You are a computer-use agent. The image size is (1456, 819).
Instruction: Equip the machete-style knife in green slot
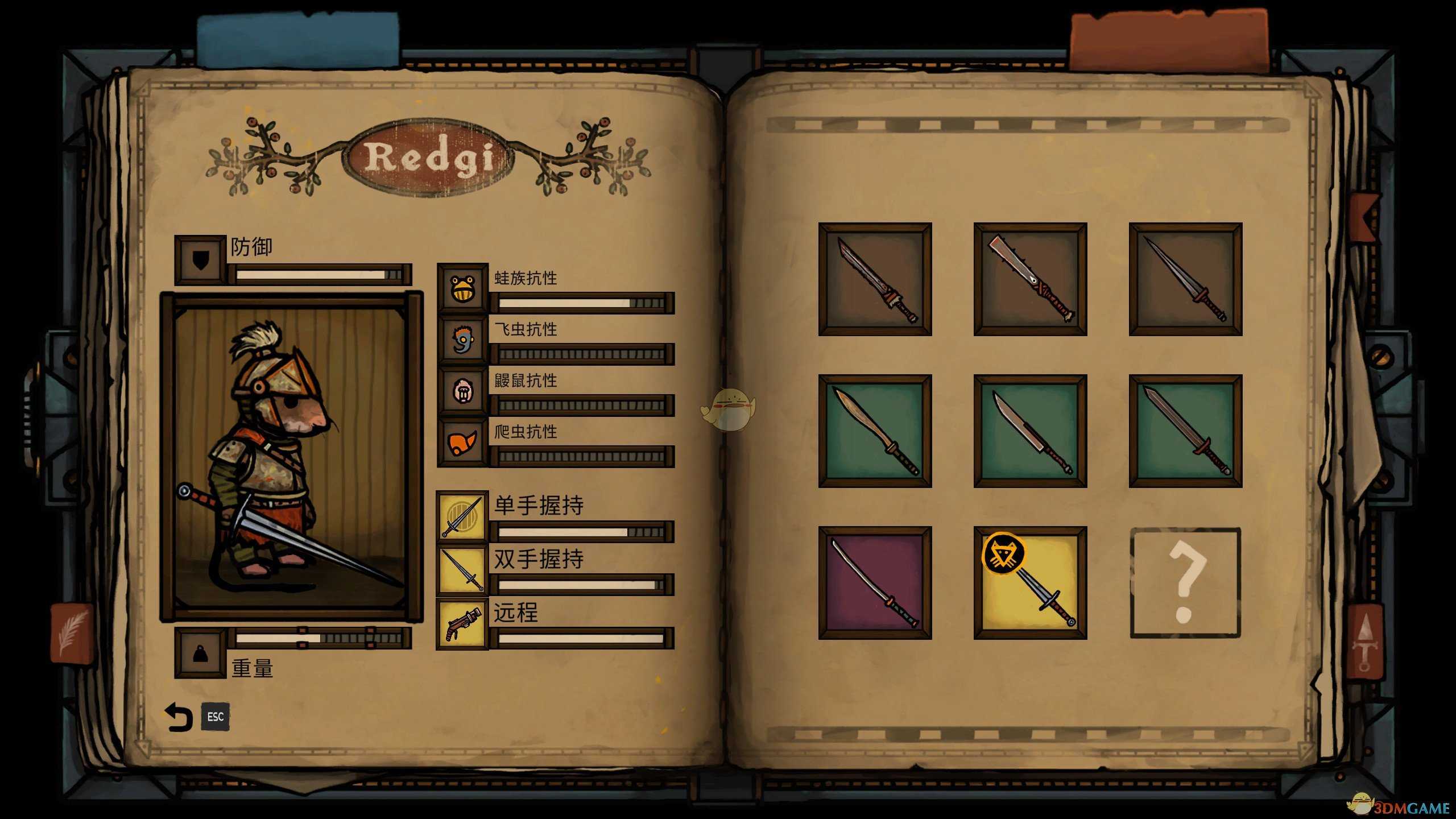point(1030,431)
